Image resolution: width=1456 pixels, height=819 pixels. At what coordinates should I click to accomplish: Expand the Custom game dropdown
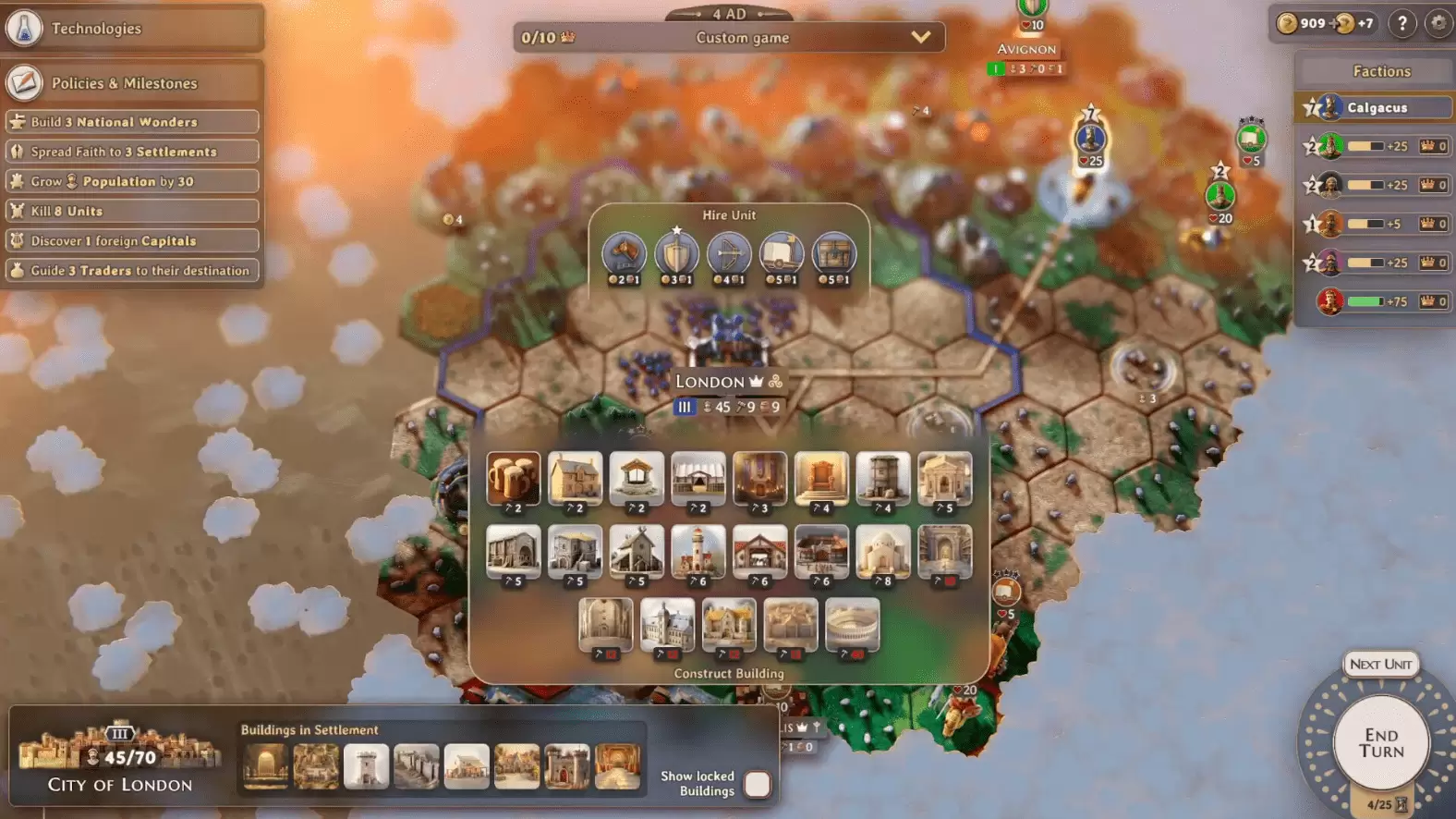(x=919, y=38)
